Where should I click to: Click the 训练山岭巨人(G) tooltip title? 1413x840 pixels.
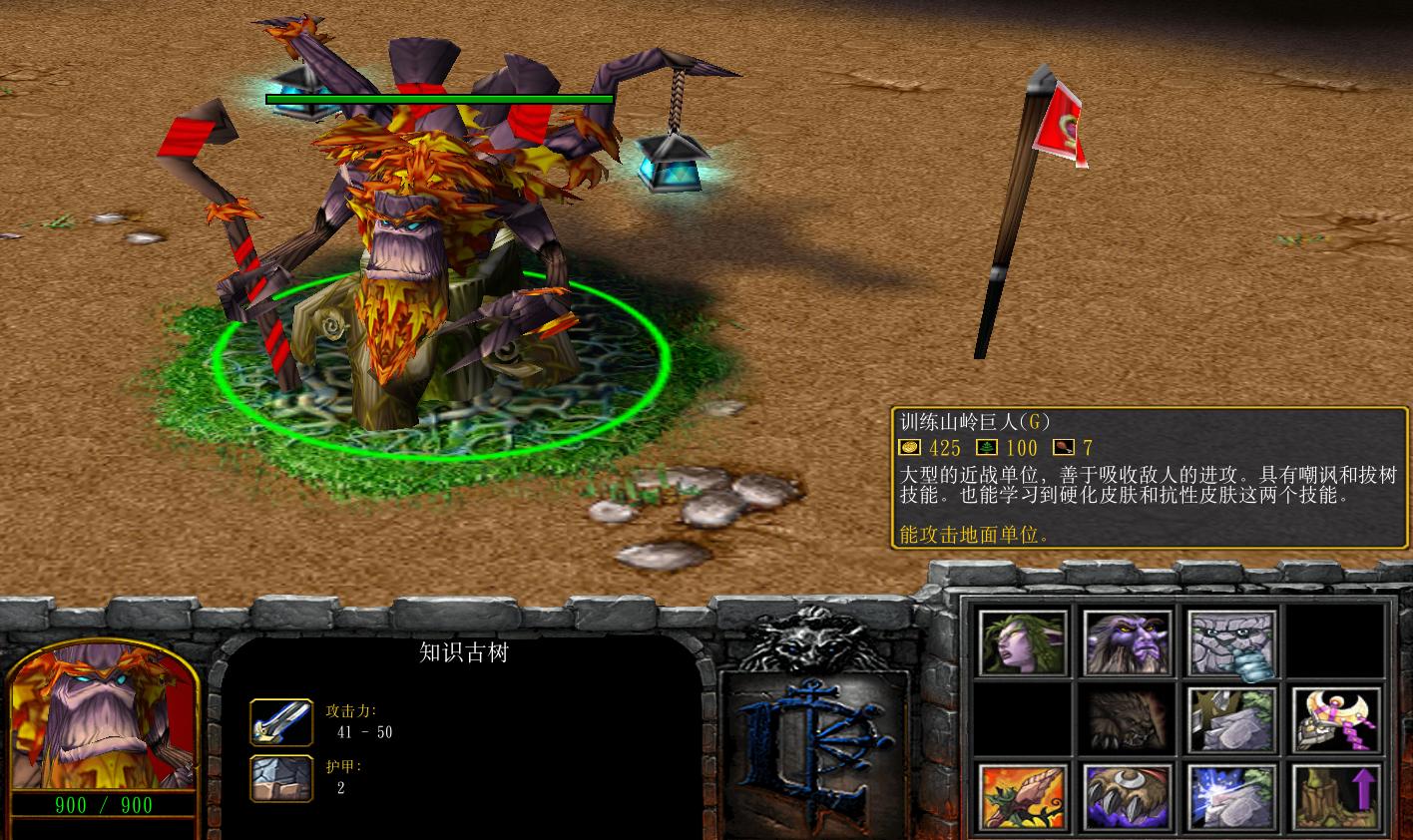coord(973,421)
